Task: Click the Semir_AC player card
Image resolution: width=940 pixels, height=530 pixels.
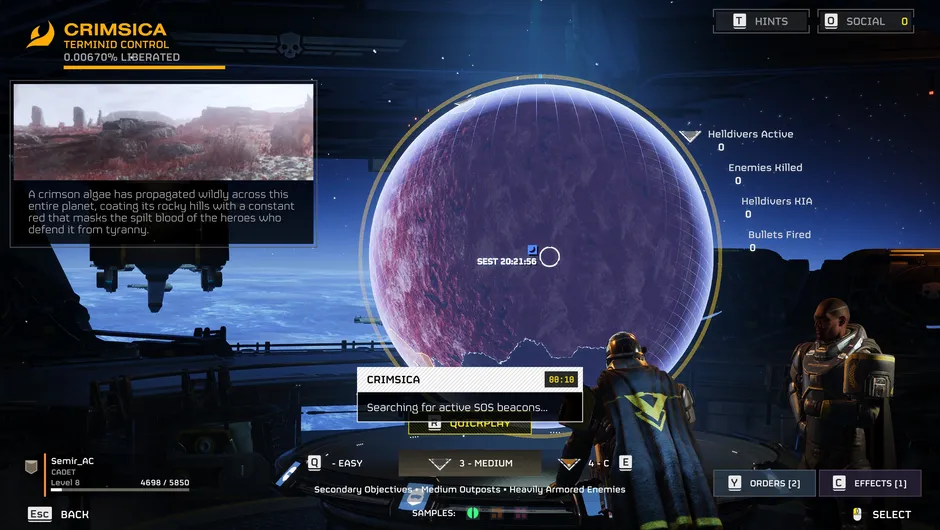Action: (x=107, y=472)
